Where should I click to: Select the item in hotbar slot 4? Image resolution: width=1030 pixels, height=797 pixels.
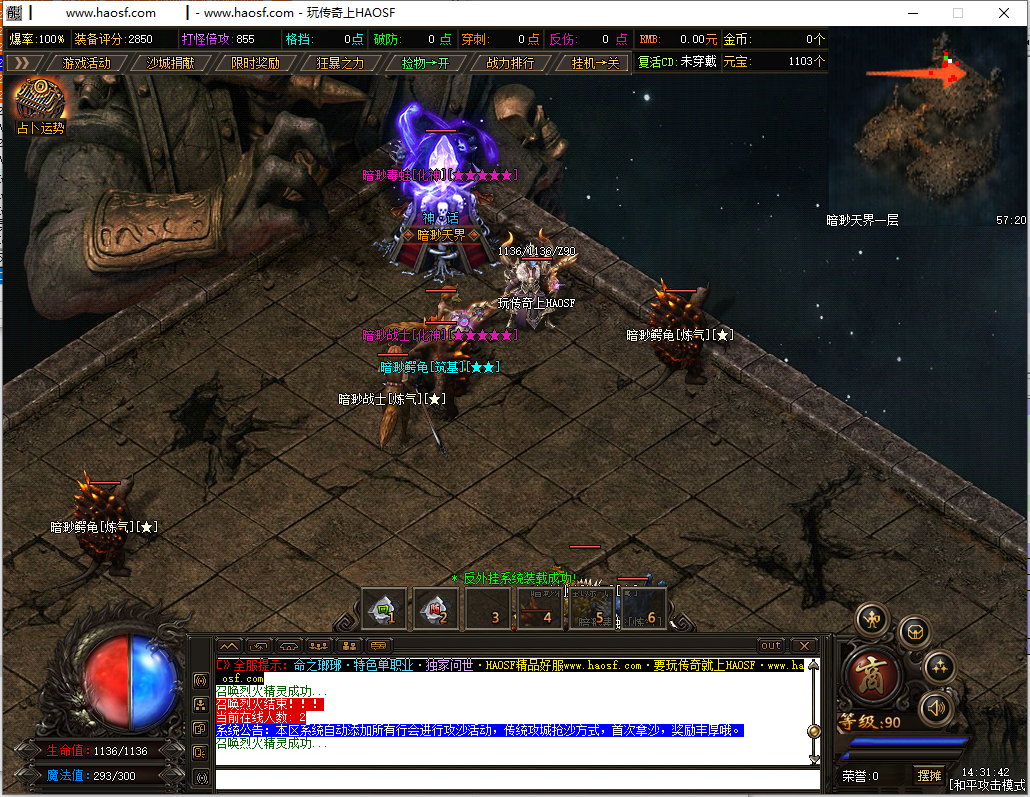[x=540, y=608]
